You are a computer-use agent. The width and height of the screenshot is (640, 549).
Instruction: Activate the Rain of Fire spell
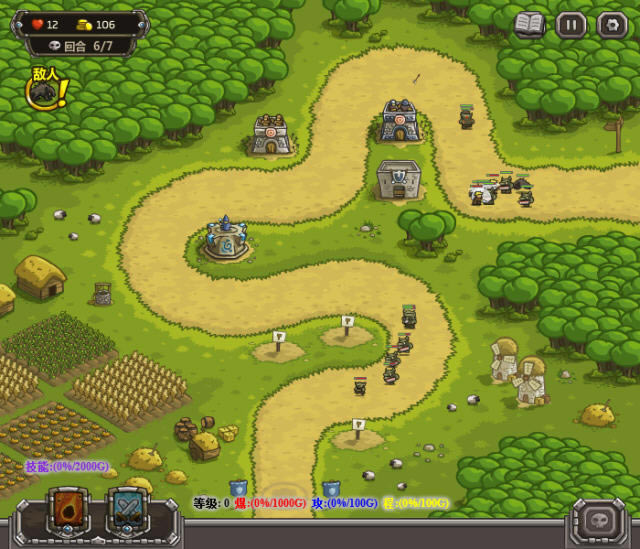click(69, 511)
